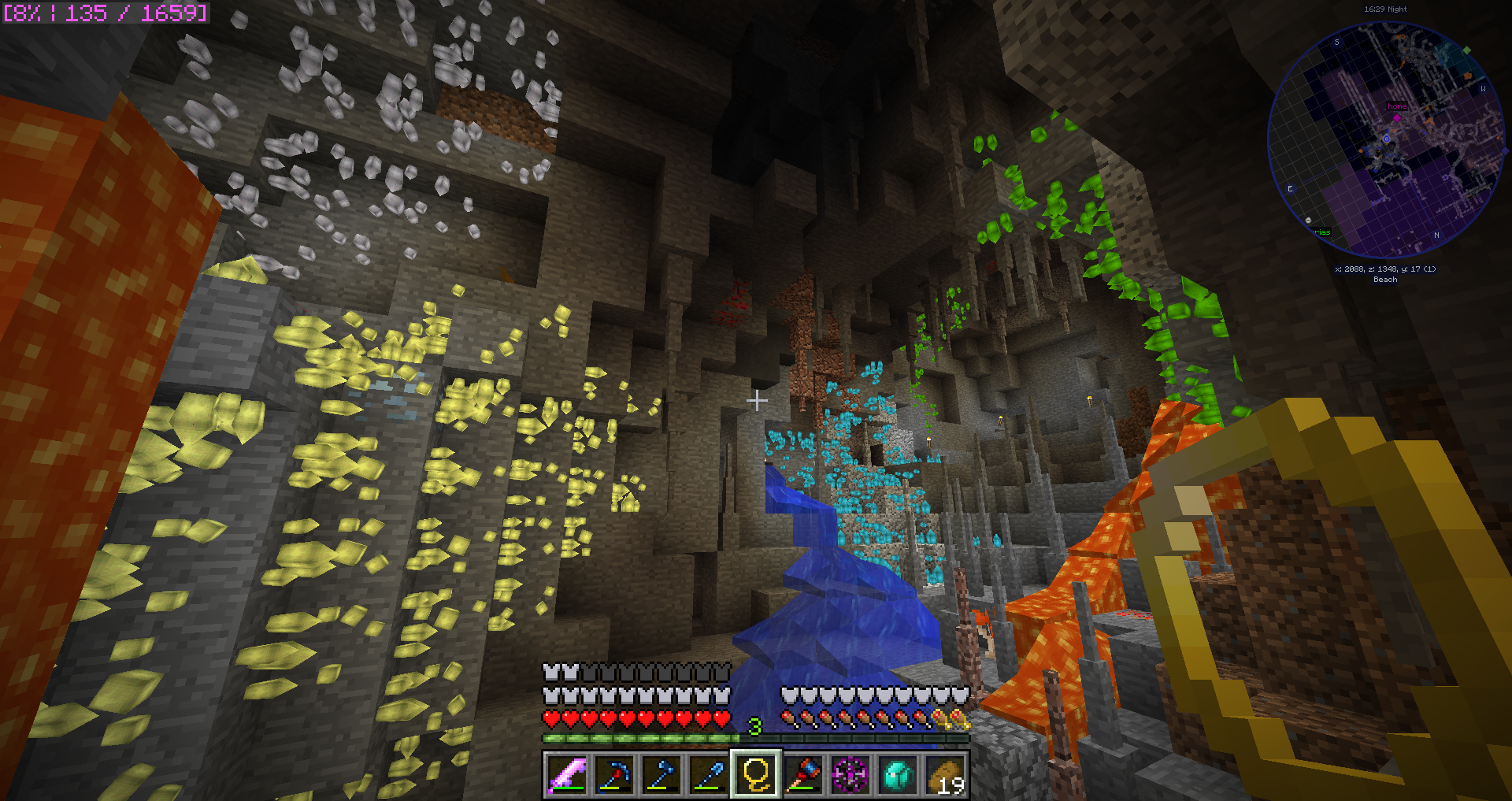
Task: Select the pink sword hotbar slot
Action: [x=567, y=774]
